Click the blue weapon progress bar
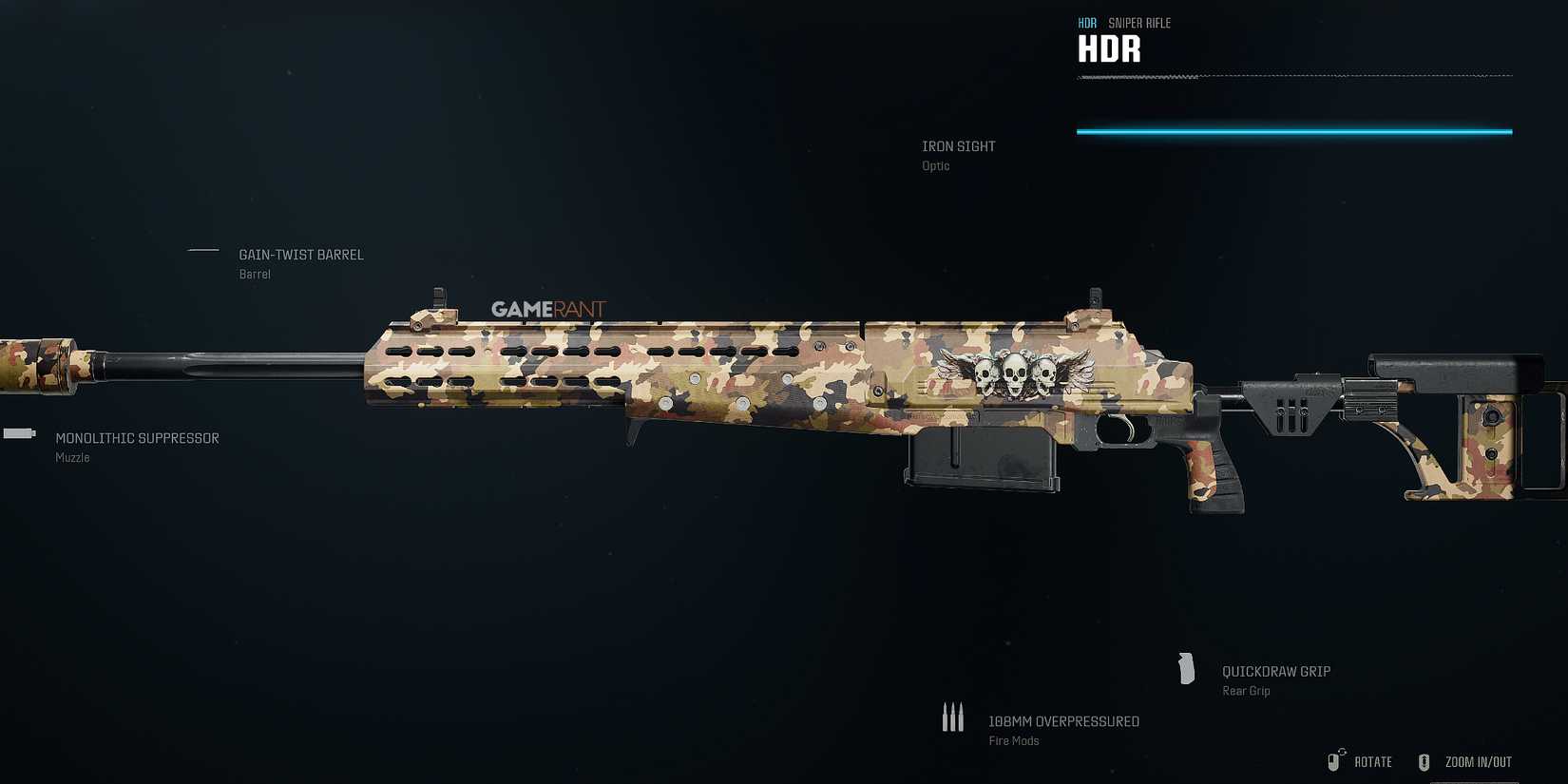This screenshot has height=784, width=1568. tap(1292, 130)
